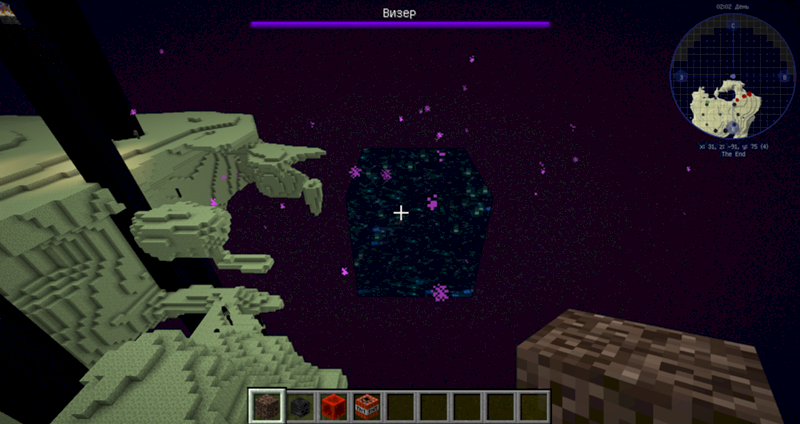
Task: Select the TNT hotbar slot
Action: click(366, 406)
